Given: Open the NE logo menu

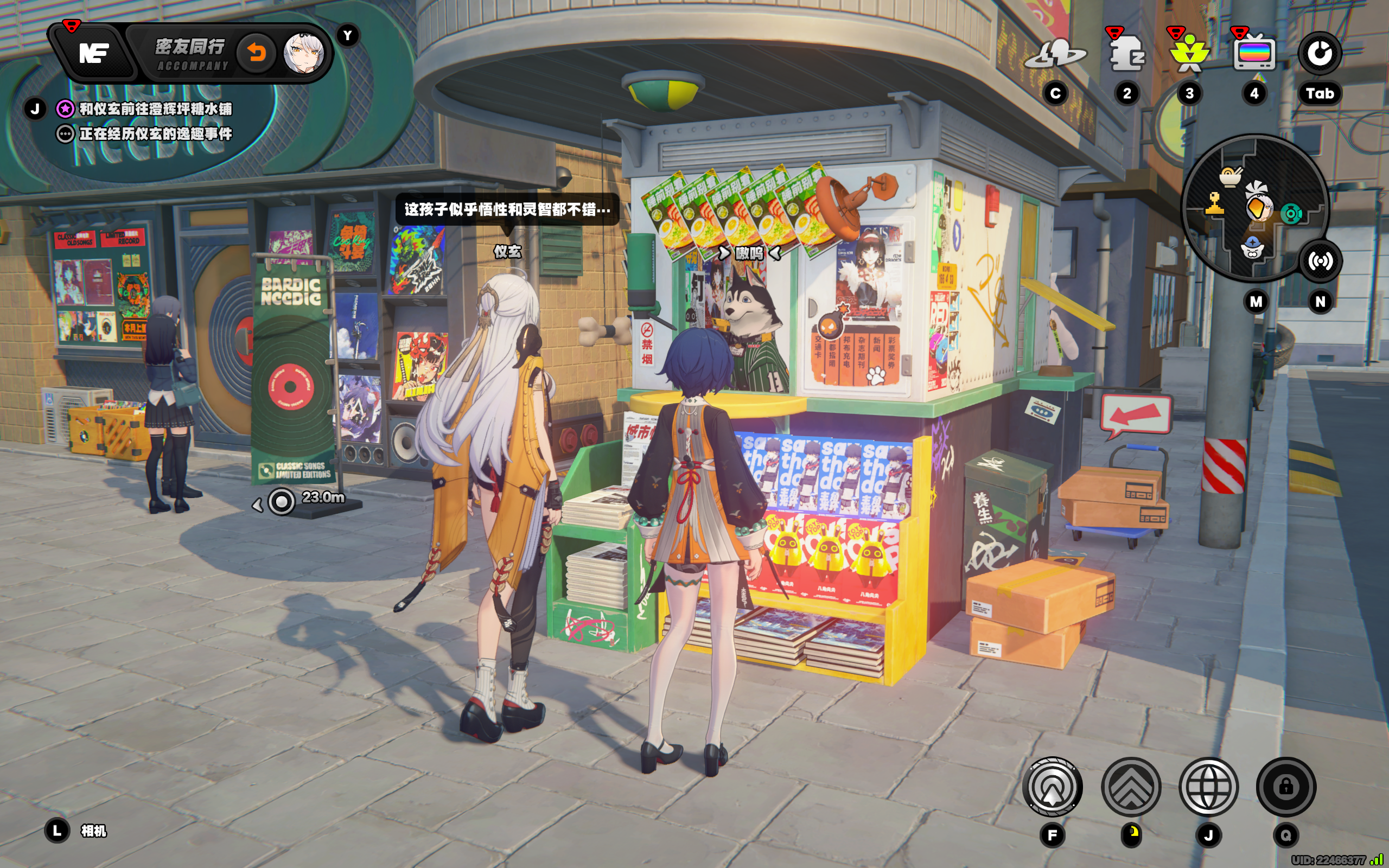Looking at the screenshot, I should [x=93, y=53].
